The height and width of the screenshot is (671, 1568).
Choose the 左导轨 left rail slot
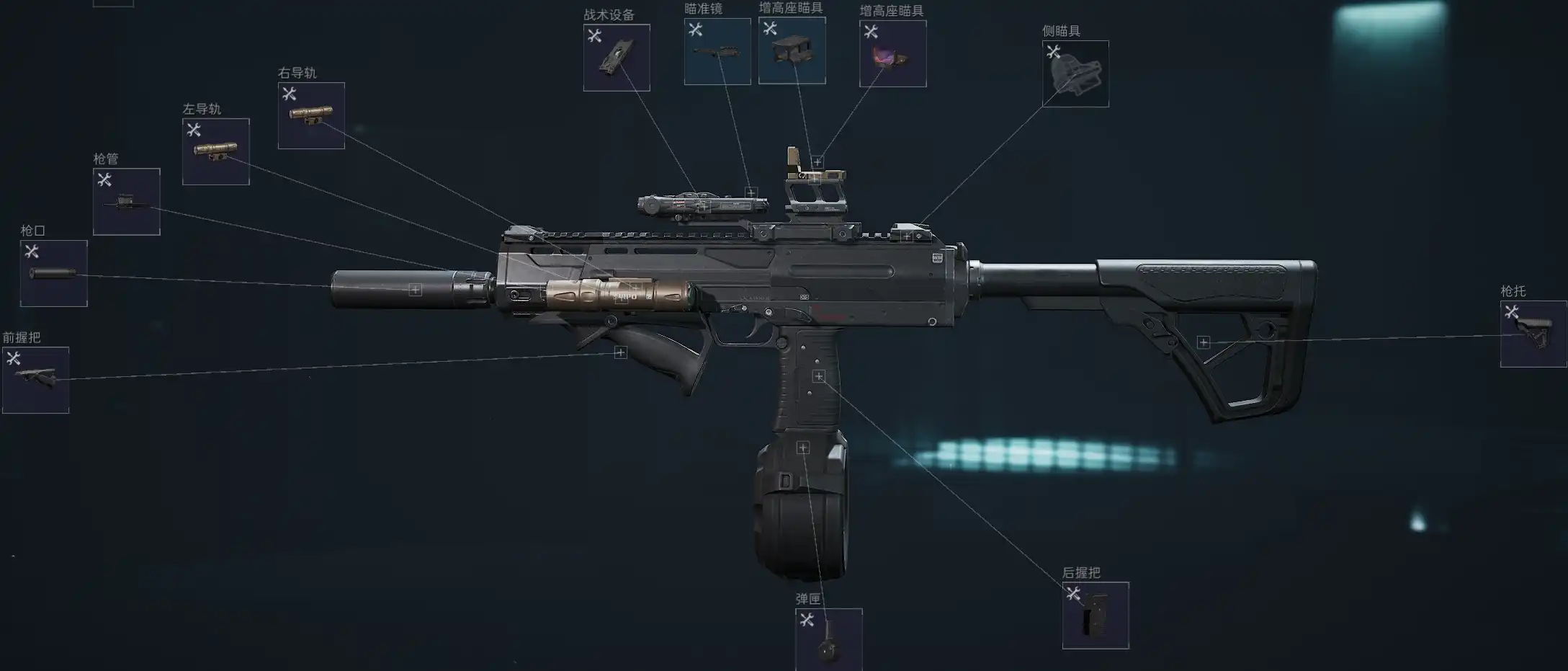(x=215, y=151)
